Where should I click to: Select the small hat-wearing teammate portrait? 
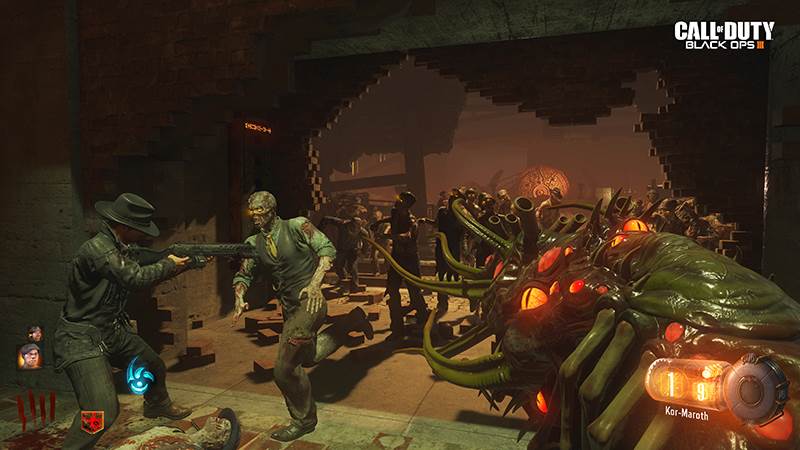point(35,333)
